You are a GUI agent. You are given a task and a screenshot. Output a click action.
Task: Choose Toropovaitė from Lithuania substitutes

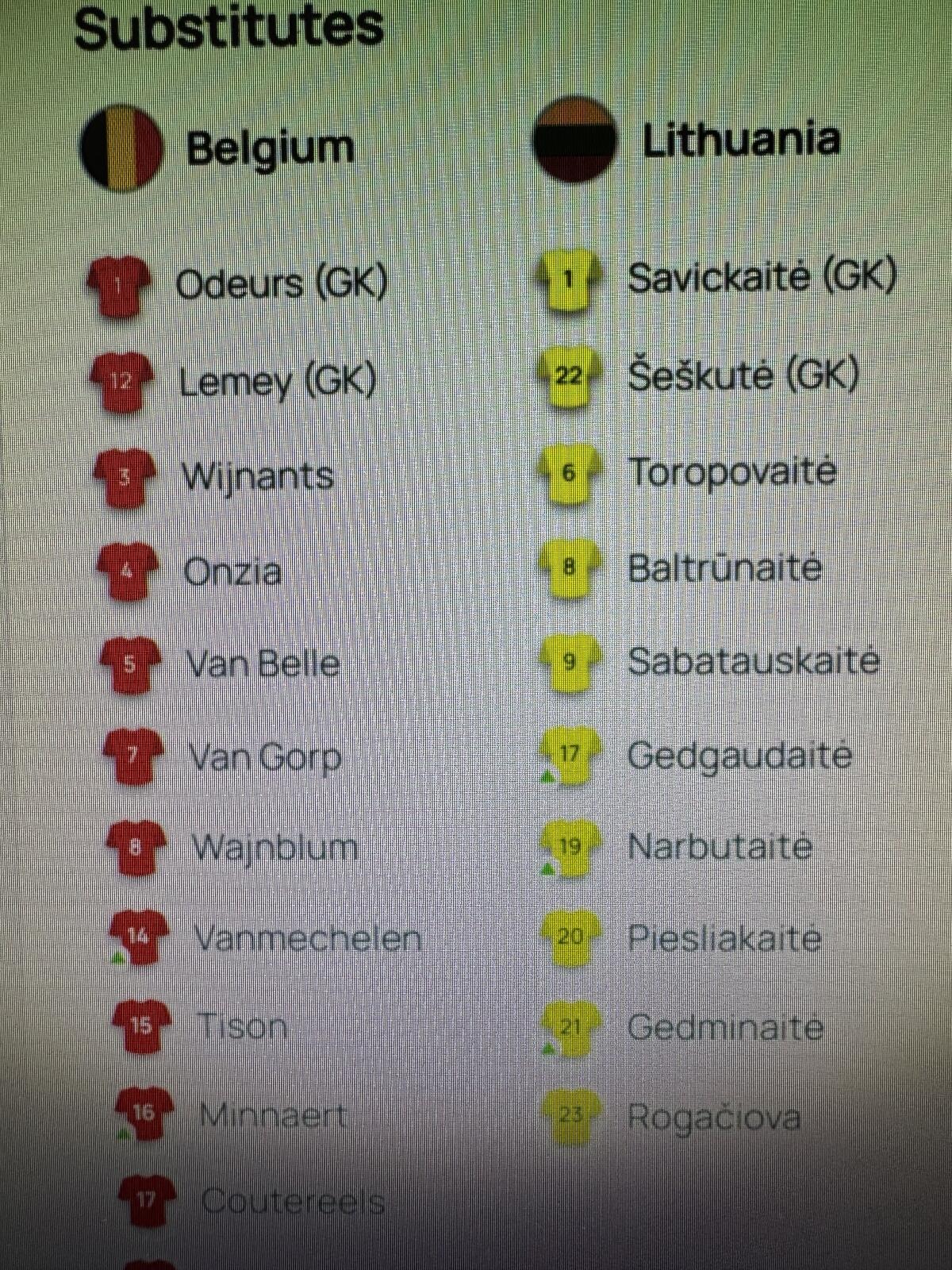(732, 471)
